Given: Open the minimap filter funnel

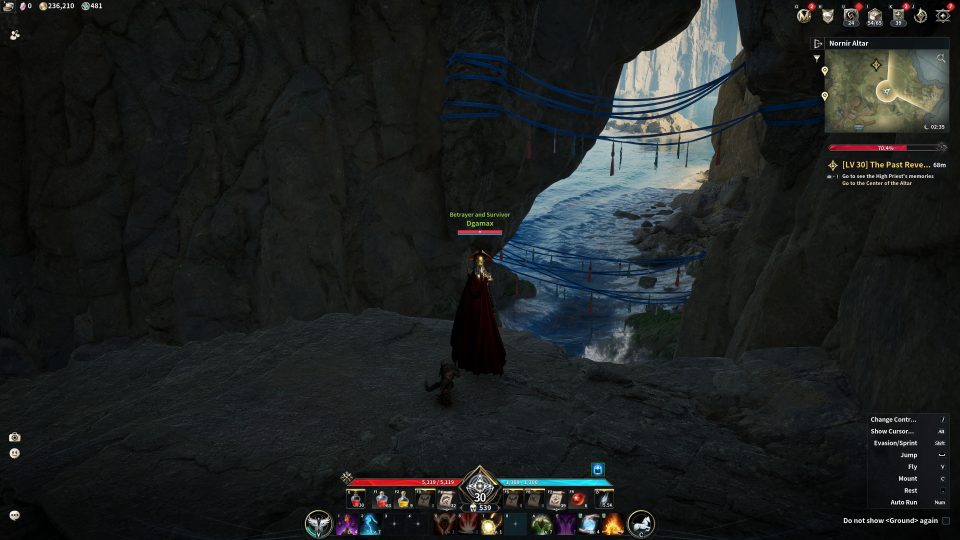Looking at the screenshot, I should coord(818,58).
